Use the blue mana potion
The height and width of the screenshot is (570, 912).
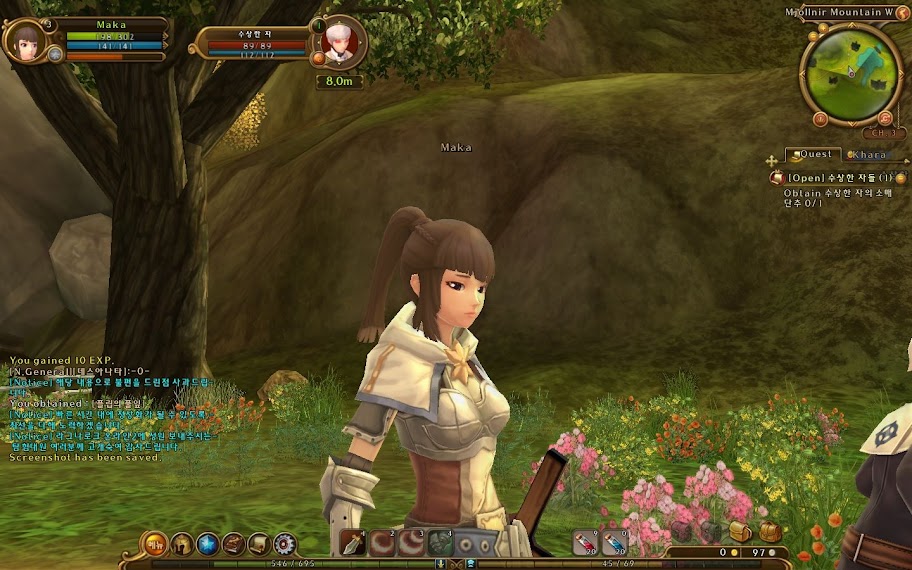coord(614,543)
